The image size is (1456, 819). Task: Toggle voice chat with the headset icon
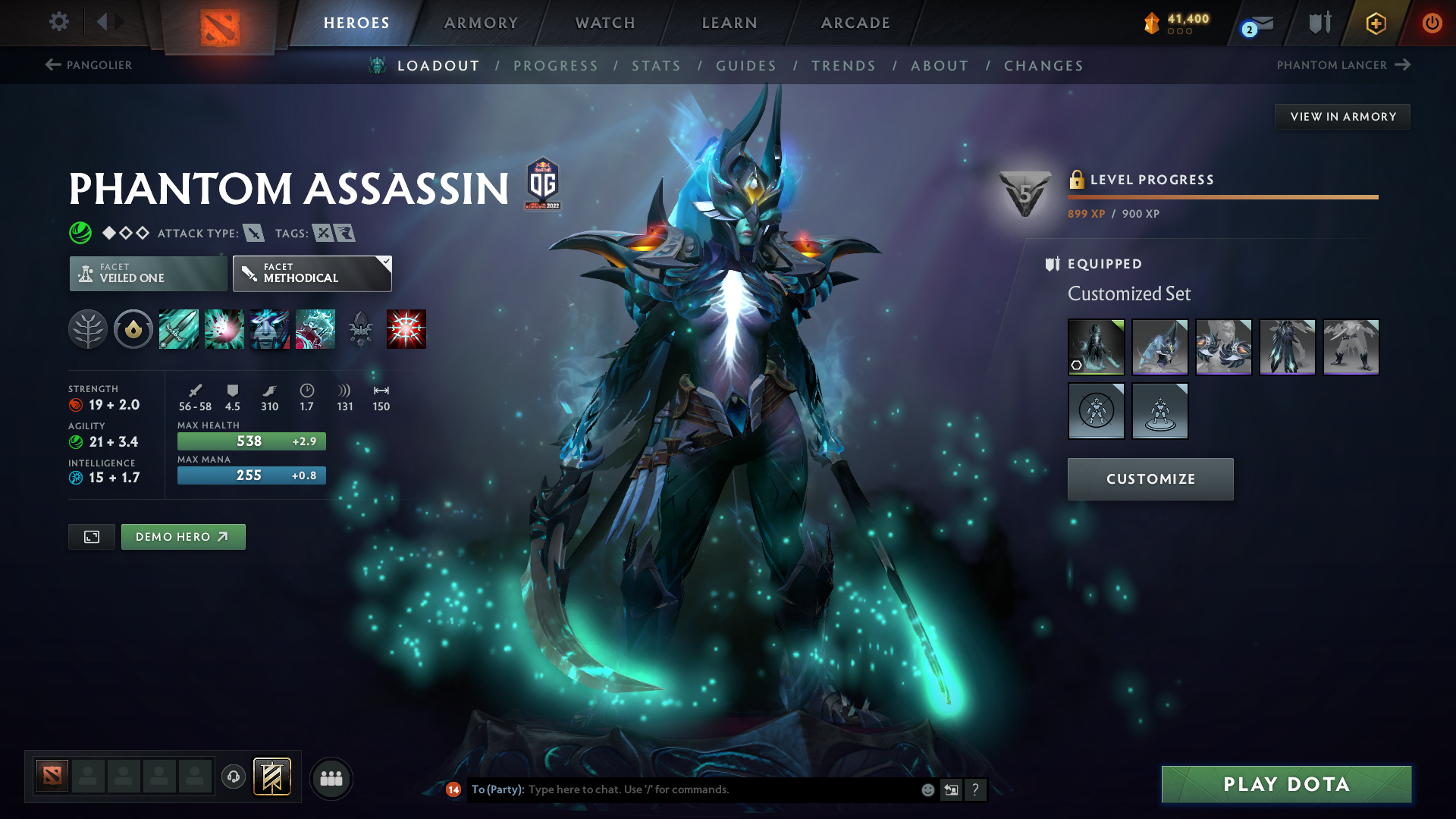pyautogui.click(x=233, y=777)
